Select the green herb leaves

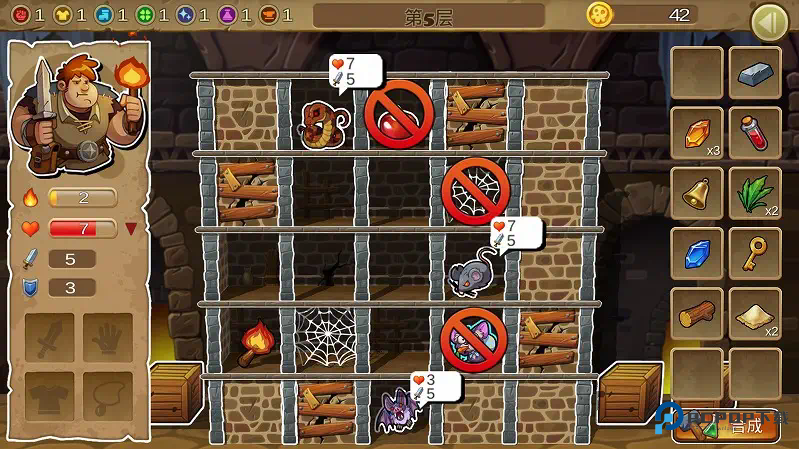(x=755, y=192)
